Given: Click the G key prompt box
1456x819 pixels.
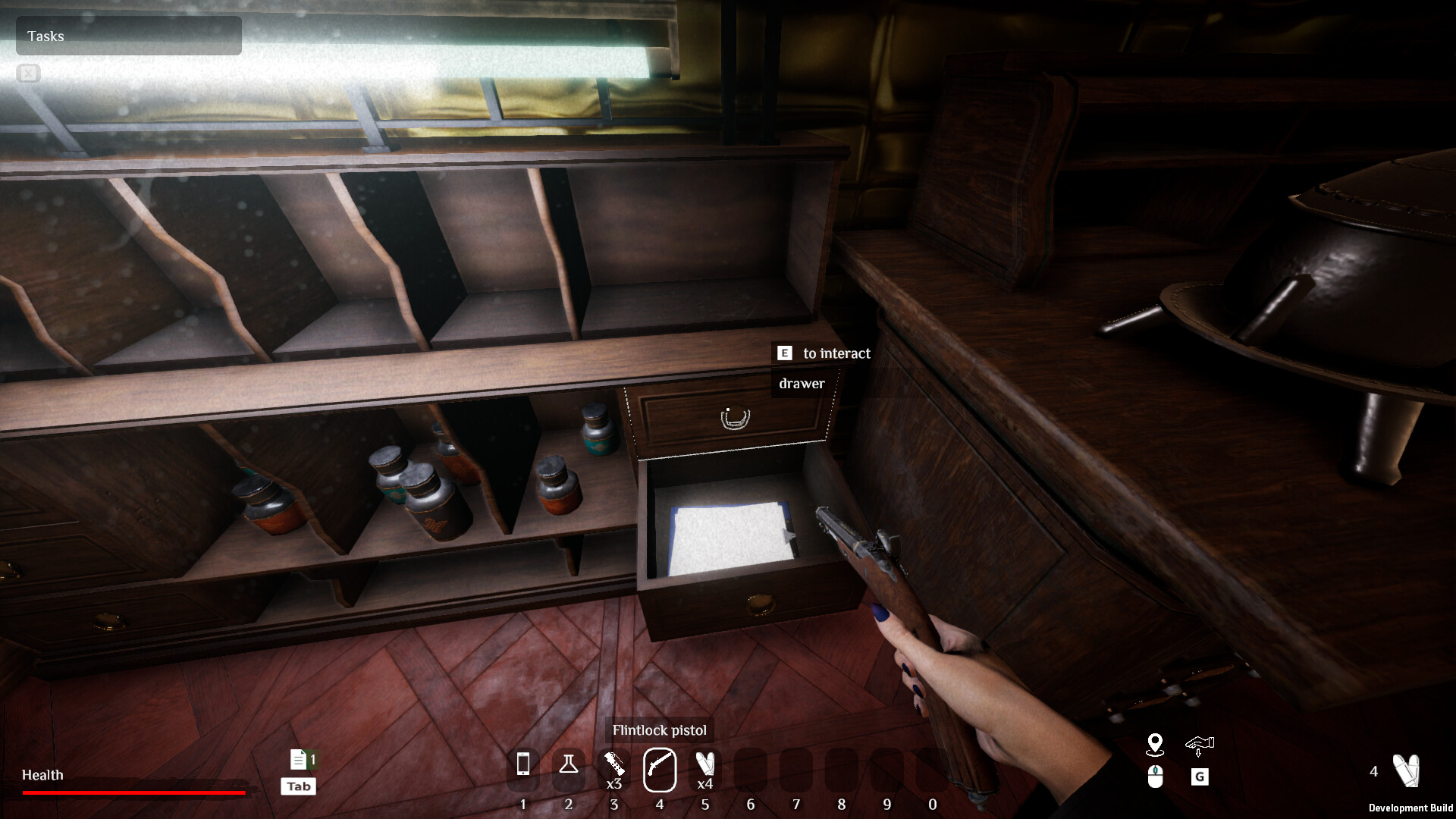Looking at the screenshot, I should click(1199, 777).
